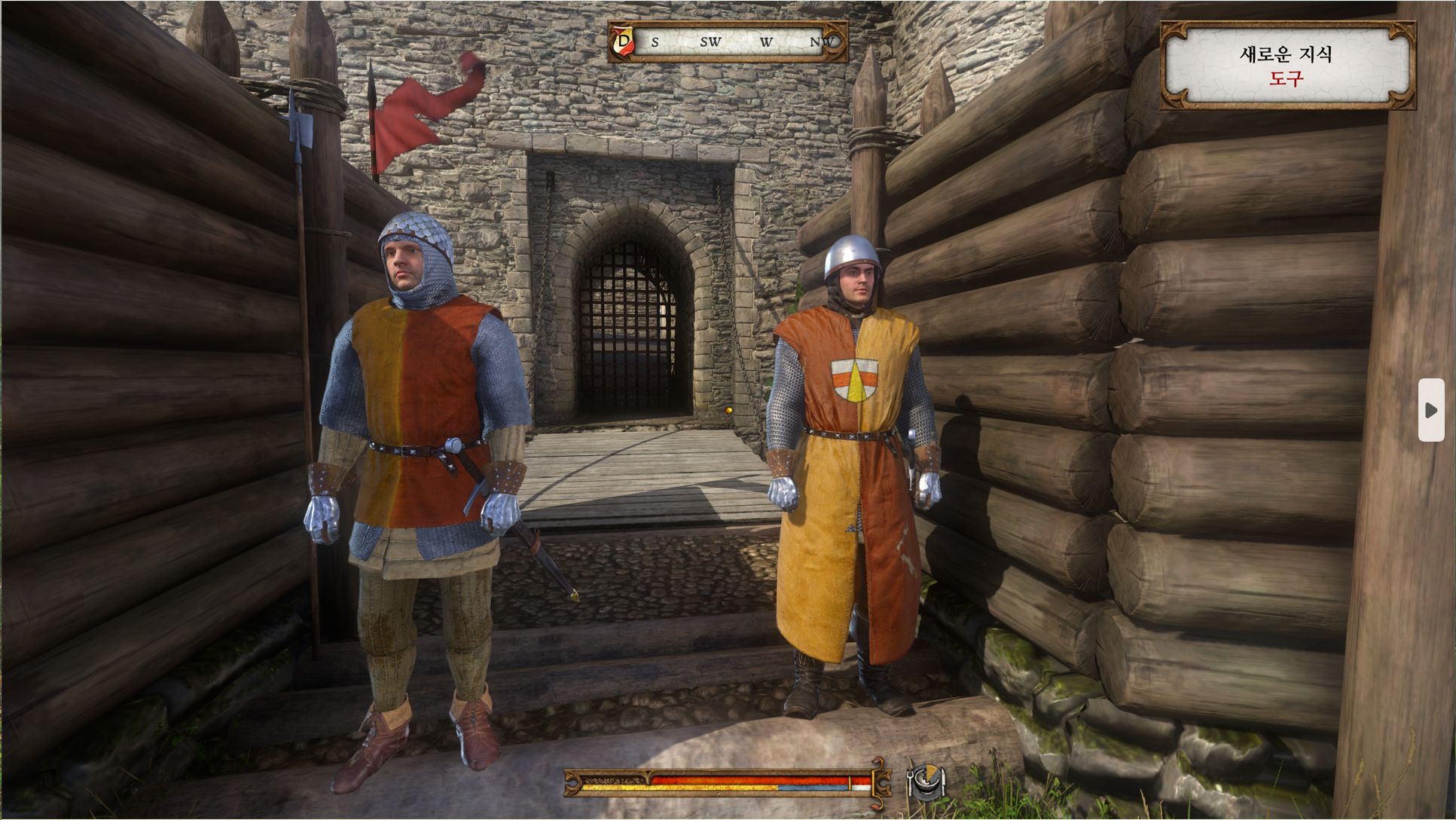Select the nourishment pot status icon
Image resolution: width=1456 pixels, height=820 pixels.
click(924, 782)
